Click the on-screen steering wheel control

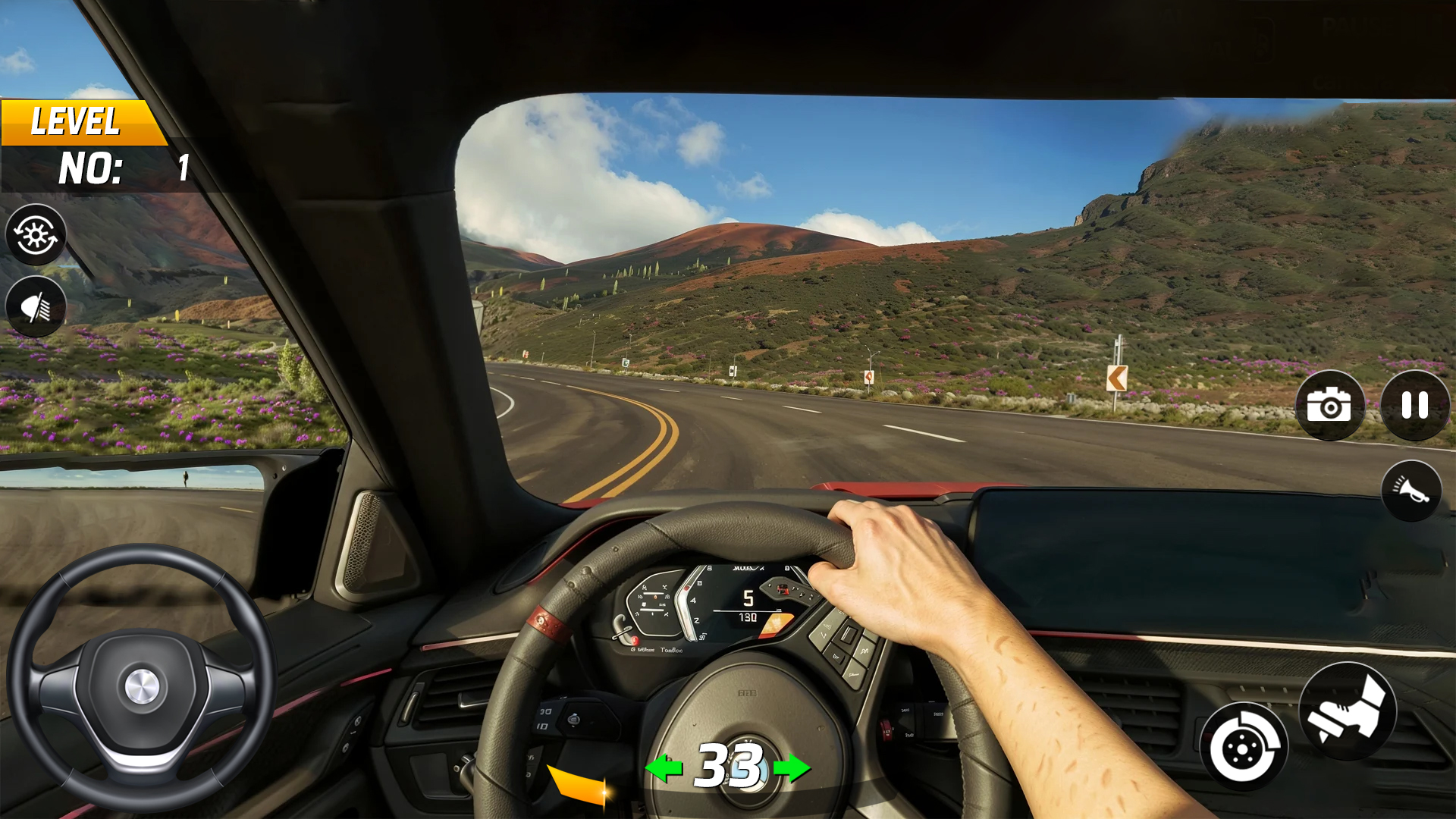[142, 679]
